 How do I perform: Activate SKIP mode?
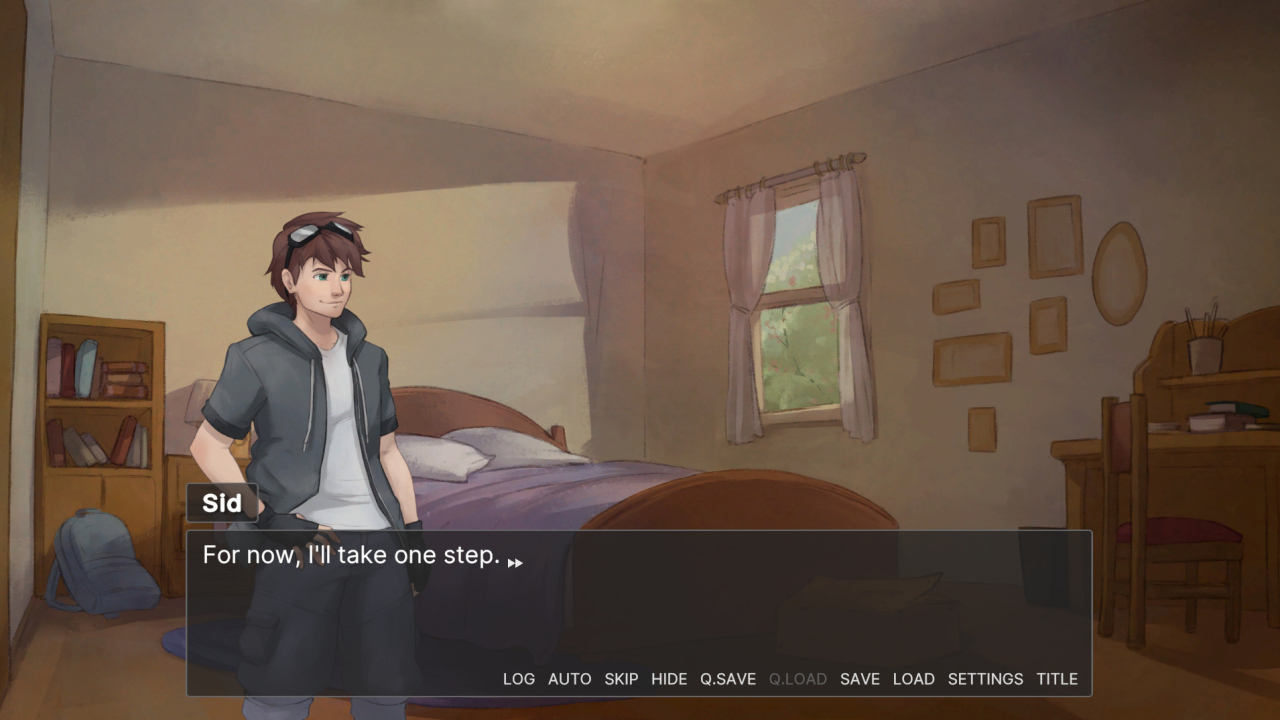click(621, 679)
